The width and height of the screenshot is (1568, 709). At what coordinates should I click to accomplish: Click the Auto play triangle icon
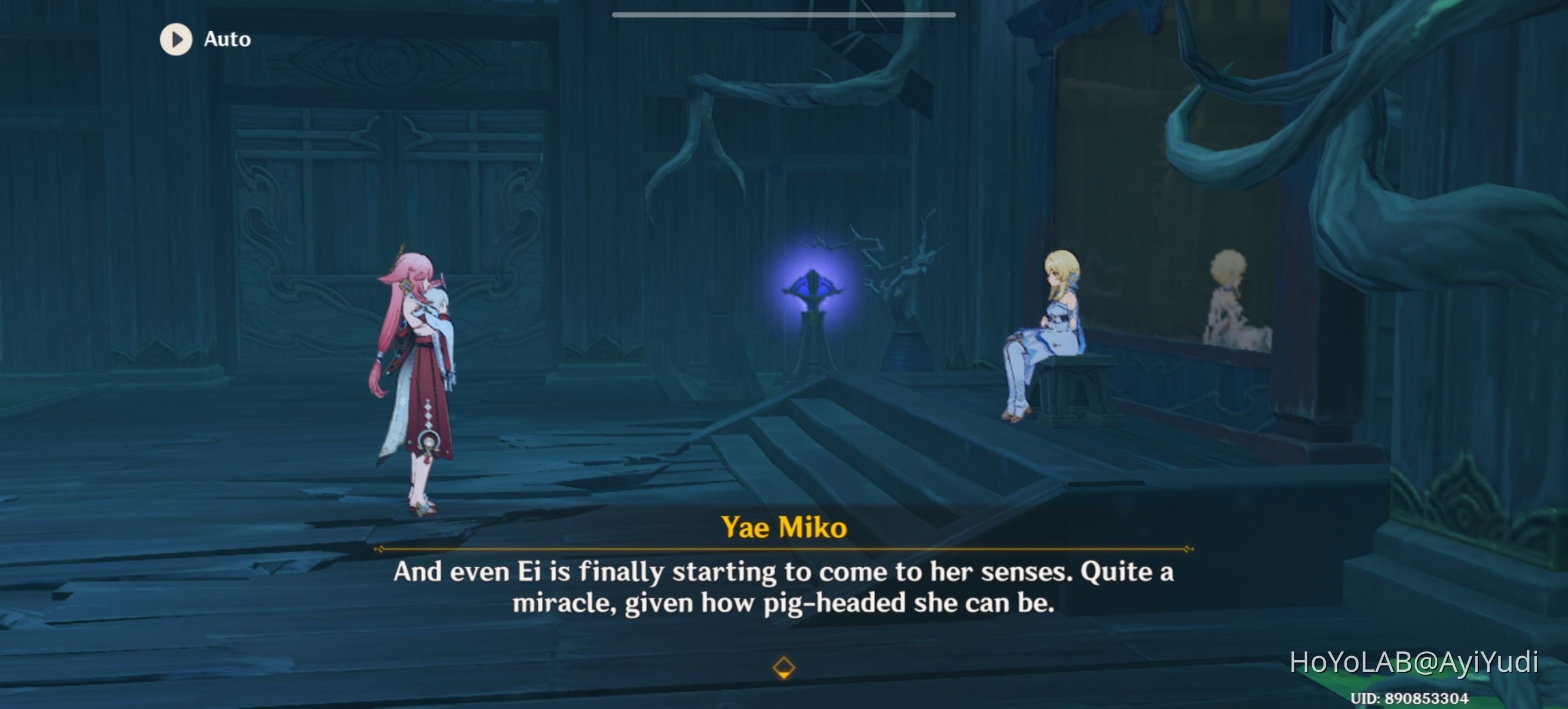[175, 40]
